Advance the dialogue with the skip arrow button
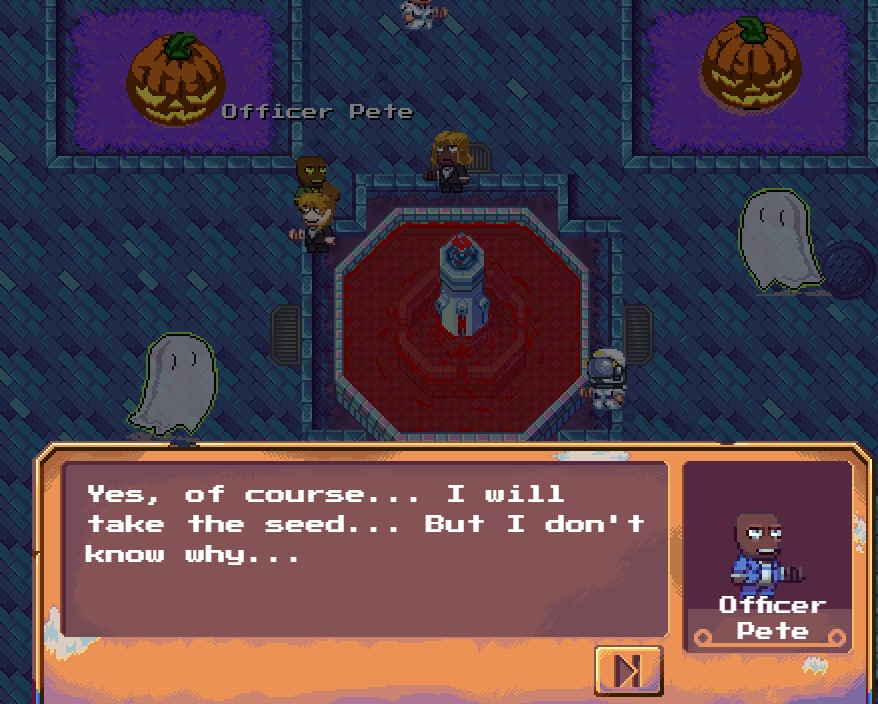The width and height of the screenshot is (878, 704). click(628, 670)
